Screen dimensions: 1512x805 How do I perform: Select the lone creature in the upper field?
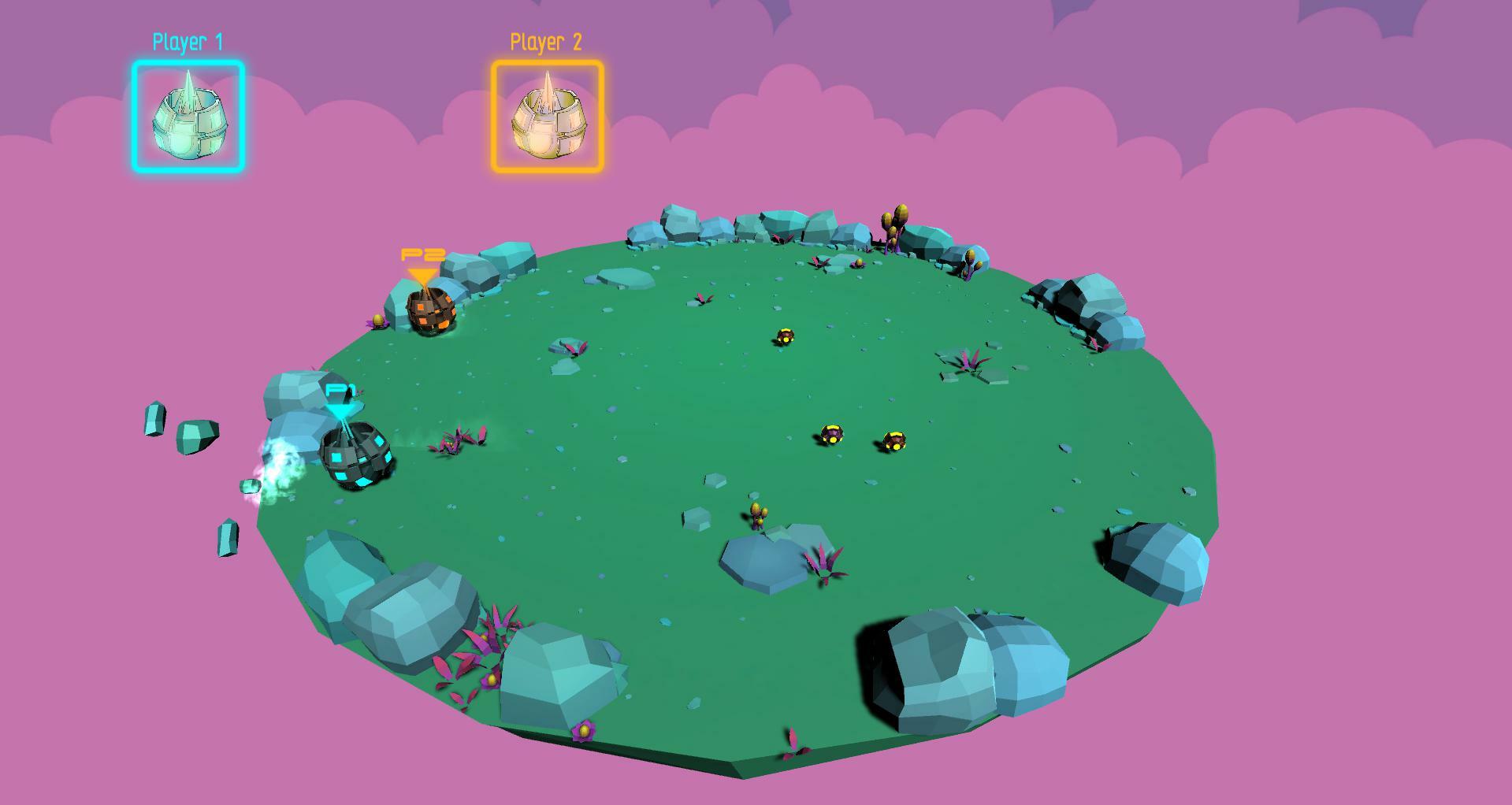coord(783,337)
